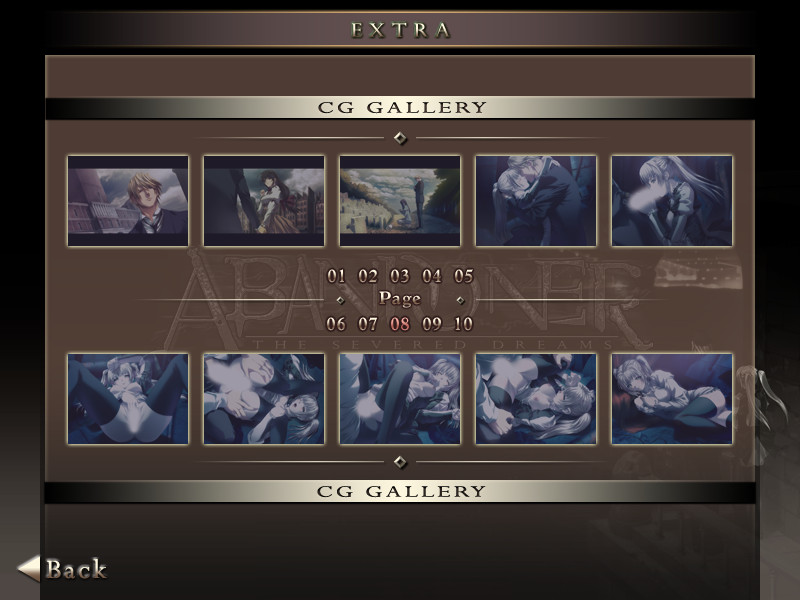Choose gallery page 07
This screenshot has height=600, width=800.
[368, 324]
